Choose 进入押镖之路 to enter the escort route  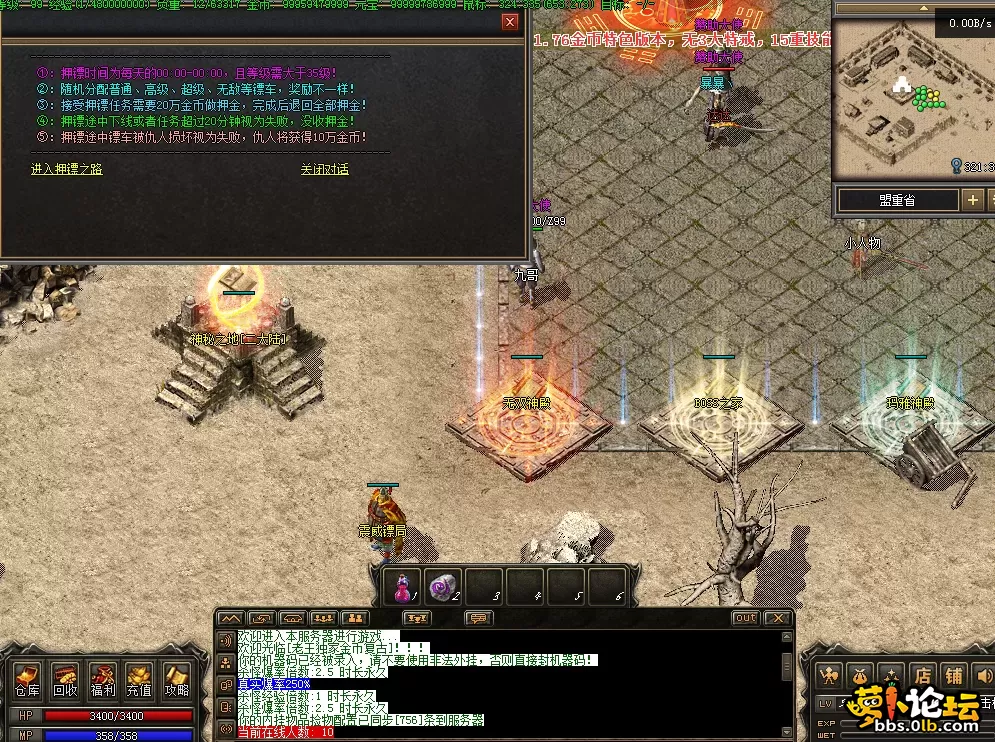pos(67,169)
